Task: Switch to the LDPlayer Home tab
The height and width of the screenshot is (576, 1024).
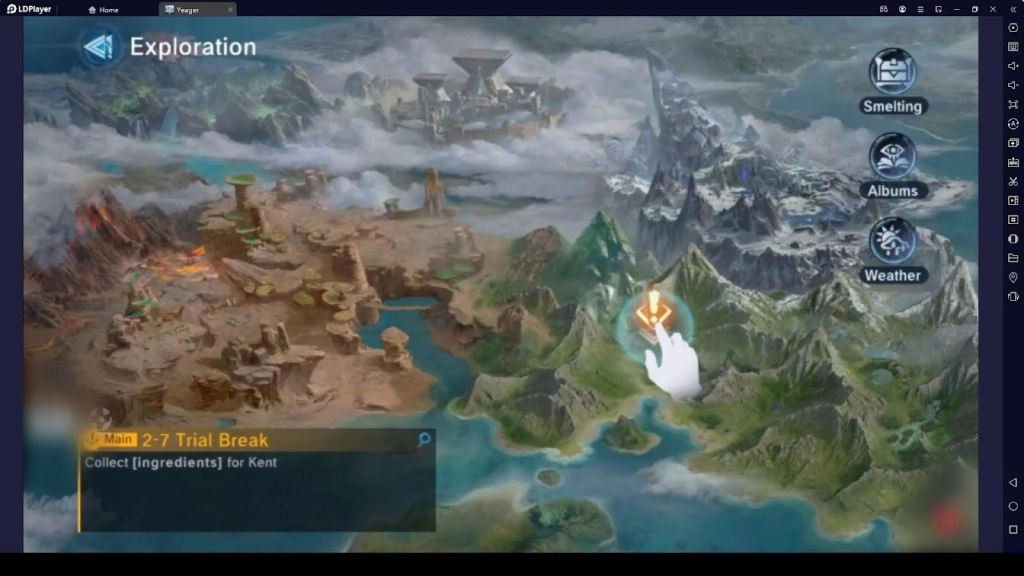Action: click(x=104, y=9)
